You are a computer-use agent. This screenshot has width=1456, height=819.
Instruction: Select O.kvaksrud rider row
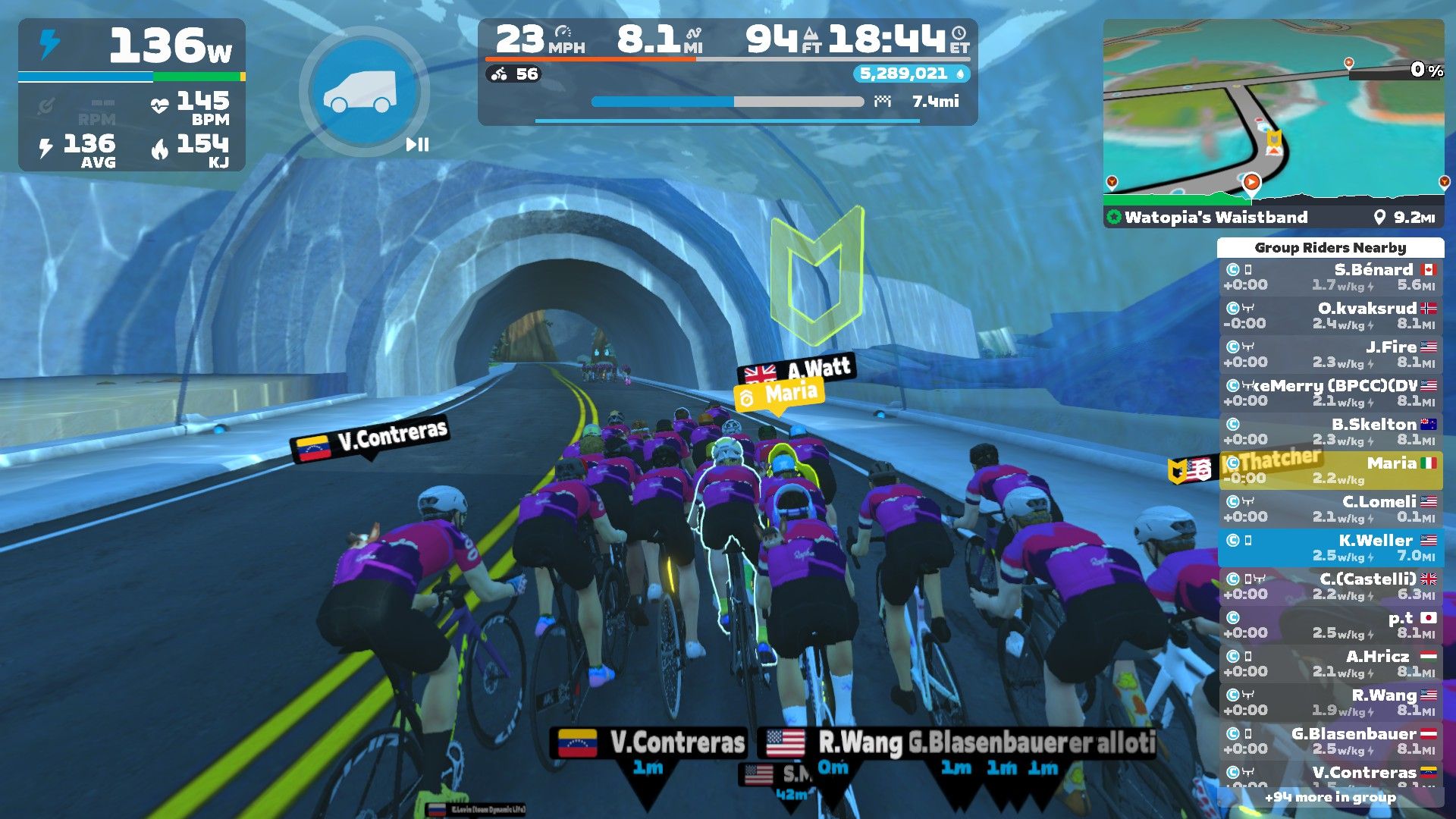click(x=1330, y=315)
